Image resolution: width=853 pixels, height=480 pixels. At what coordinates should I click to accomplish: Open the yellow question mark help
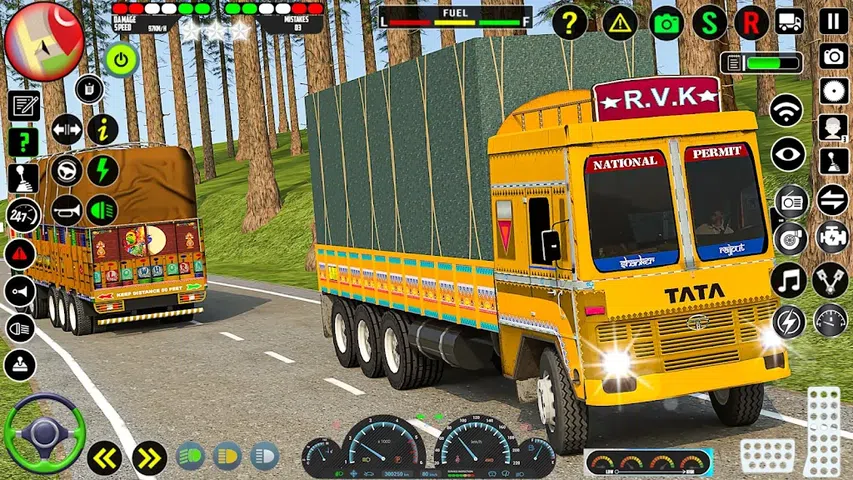569,22
